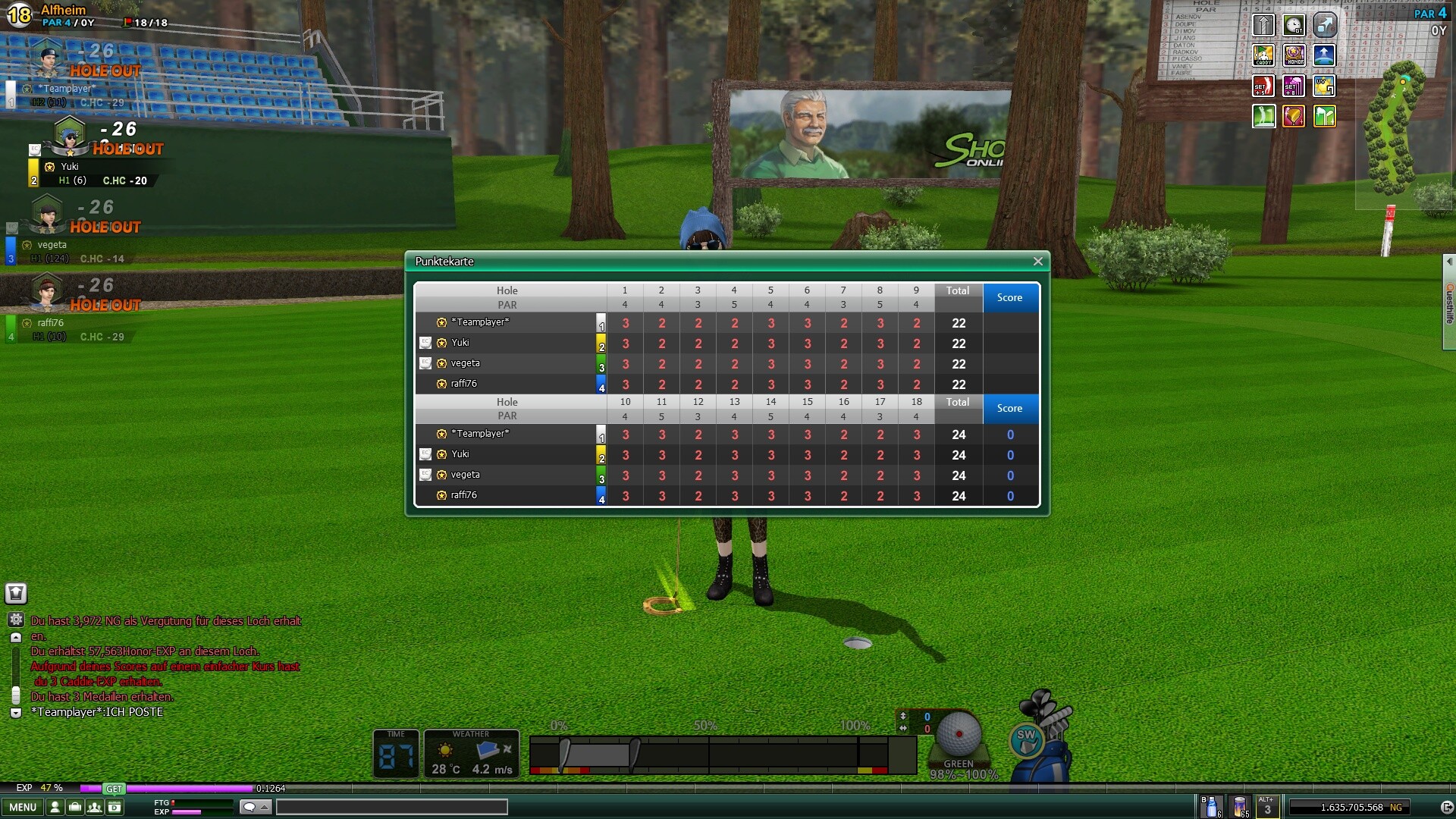Use the water bottle item slot
Viewport: 1456px width, 819px height.
(1211, 806)
